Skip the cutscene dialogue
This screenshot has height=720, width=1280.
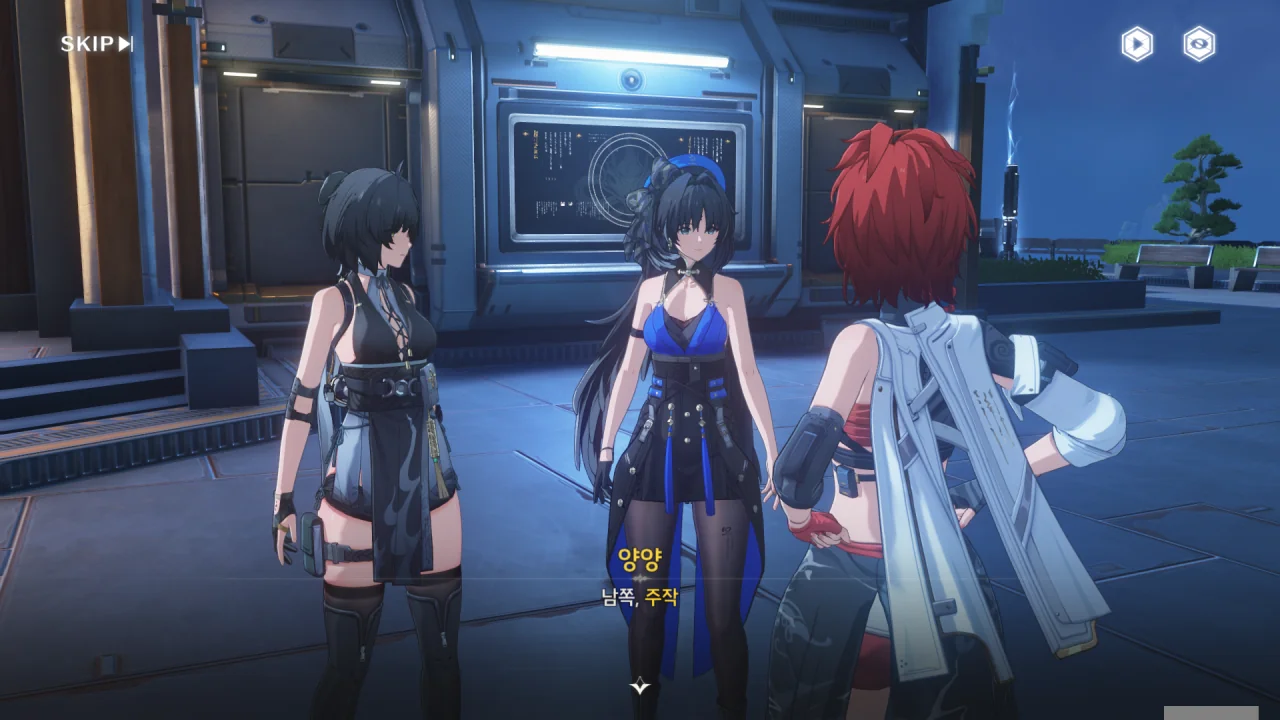96,44
